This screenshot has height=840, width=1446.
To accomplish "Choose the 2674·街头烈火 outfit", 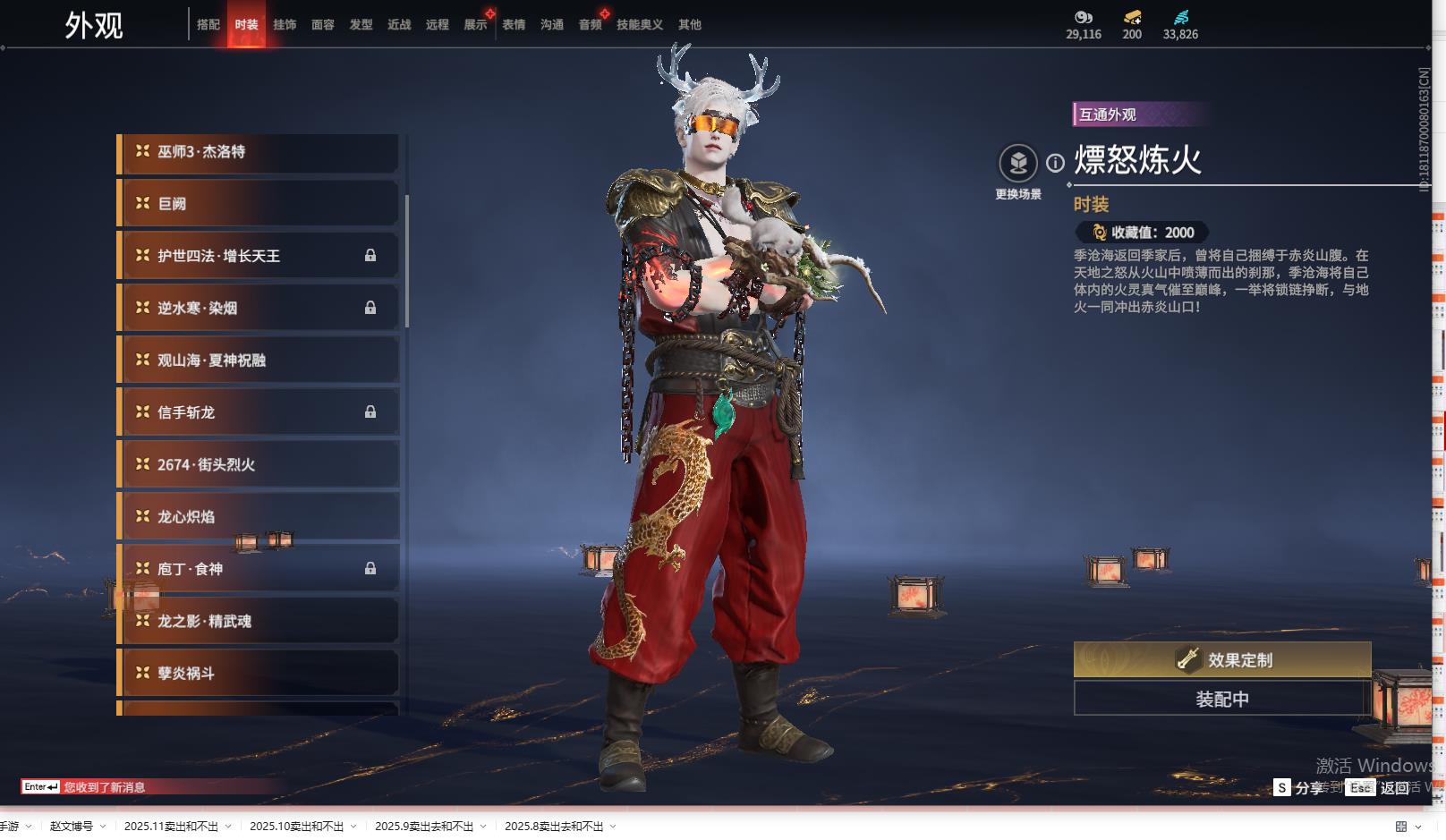I will (258, 465).
